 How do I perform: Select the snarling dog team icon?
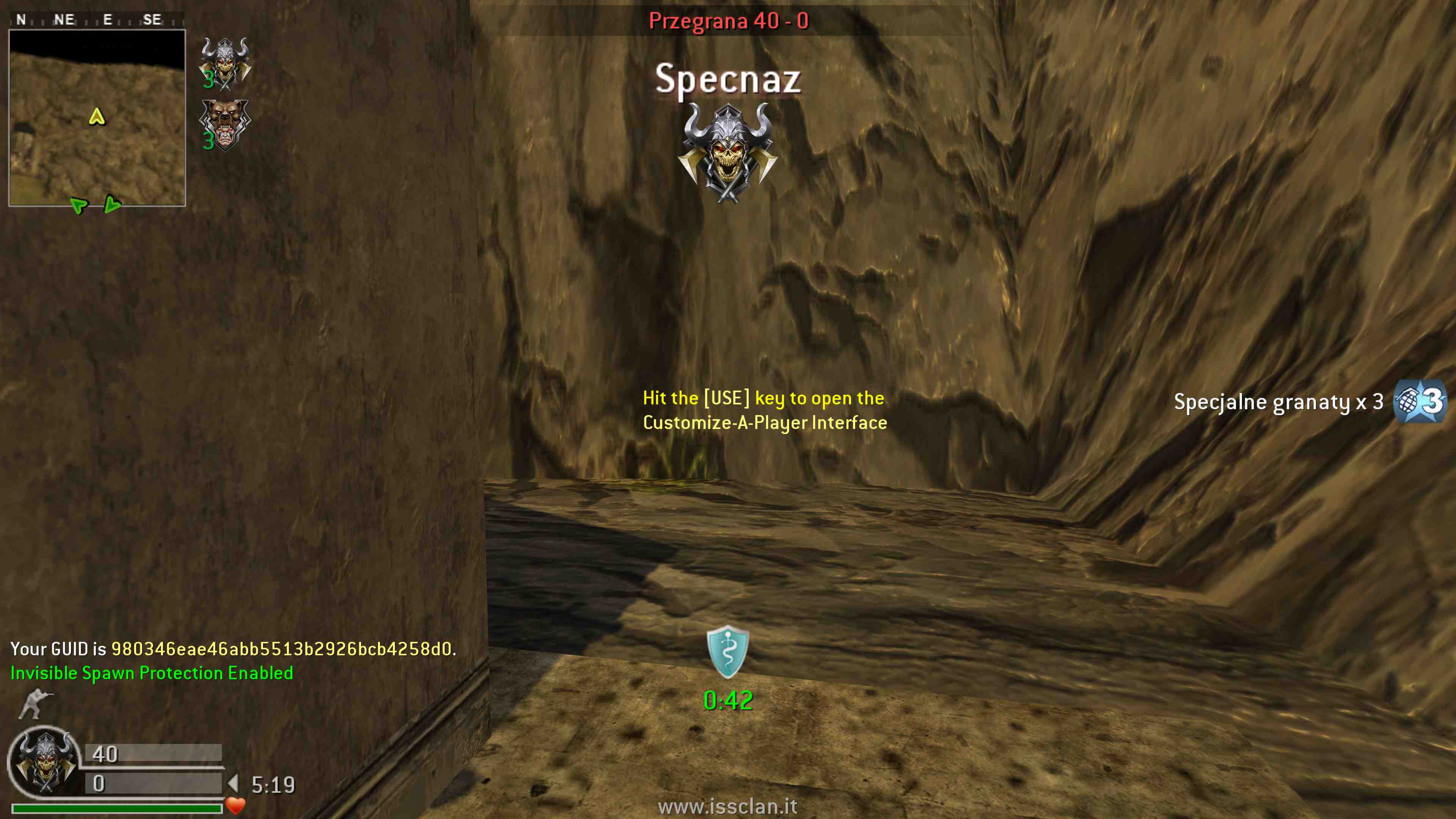point(225,126)
